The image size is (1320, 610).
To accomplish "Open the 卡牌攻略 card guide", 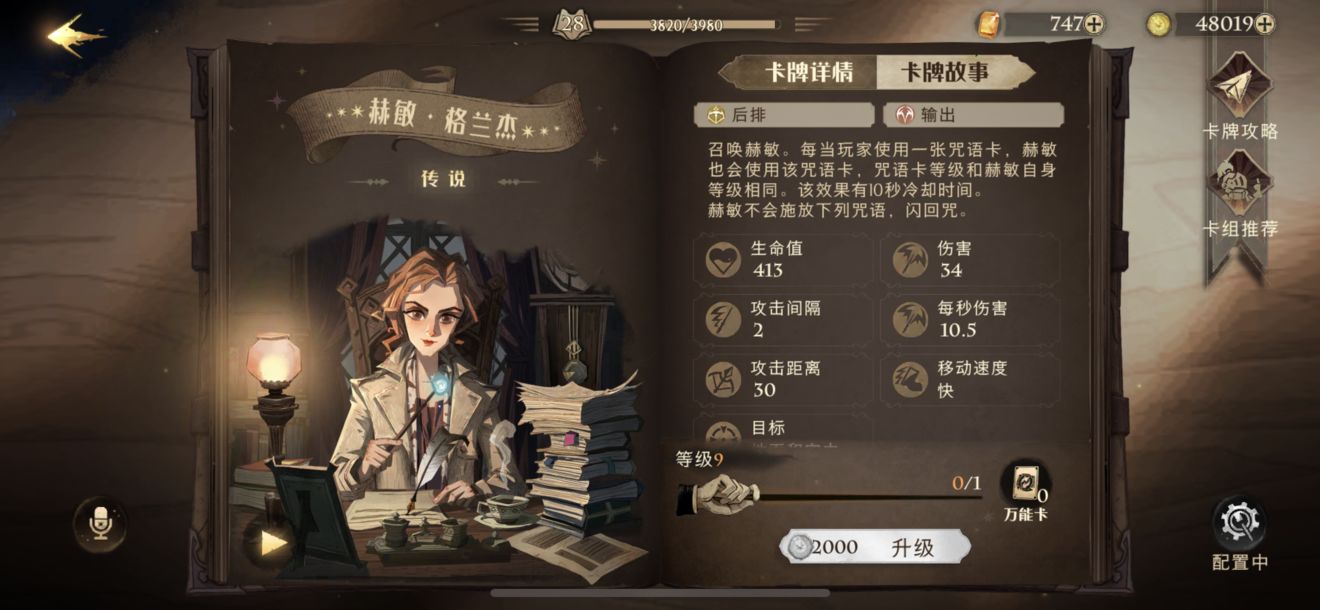I will click(x=1240, y=96).
